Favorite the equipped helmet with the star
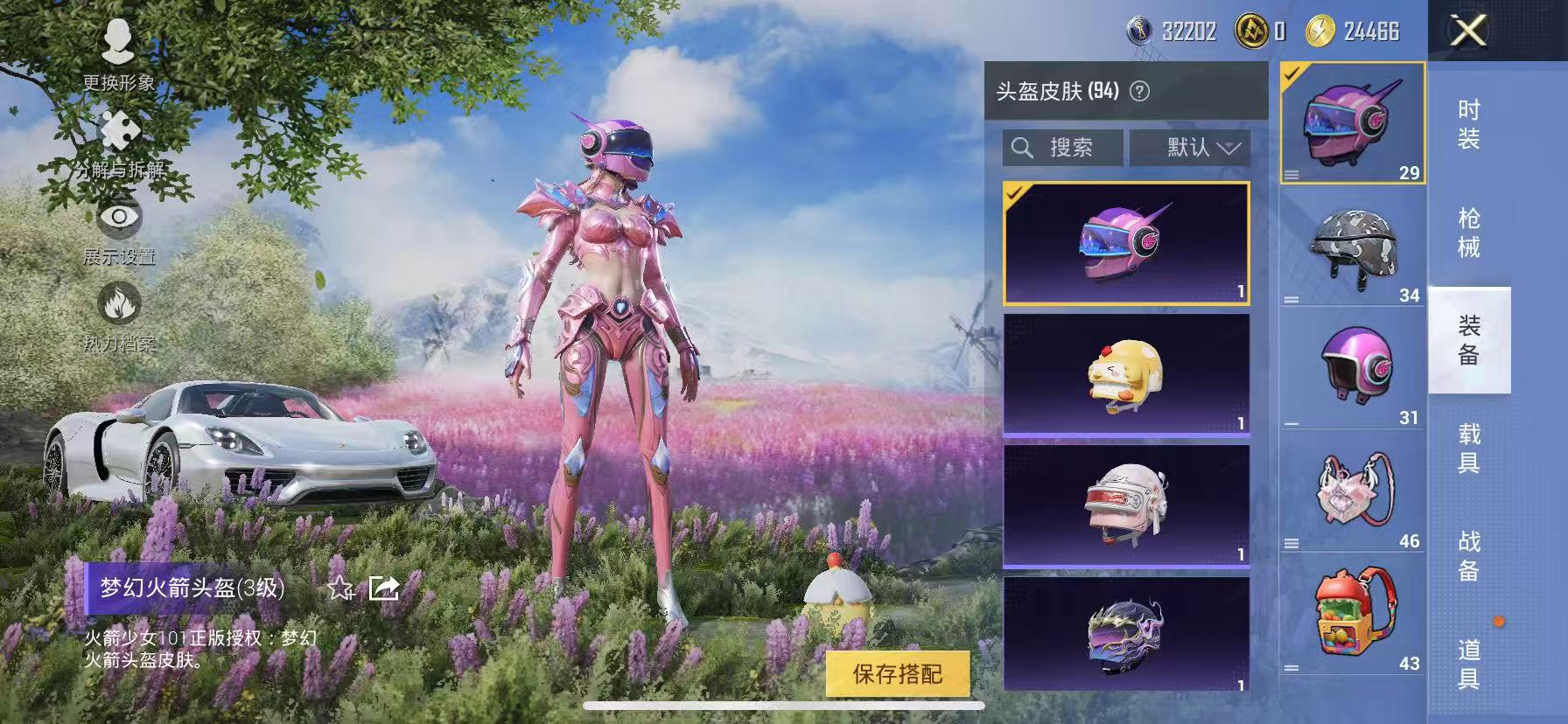 340,590
